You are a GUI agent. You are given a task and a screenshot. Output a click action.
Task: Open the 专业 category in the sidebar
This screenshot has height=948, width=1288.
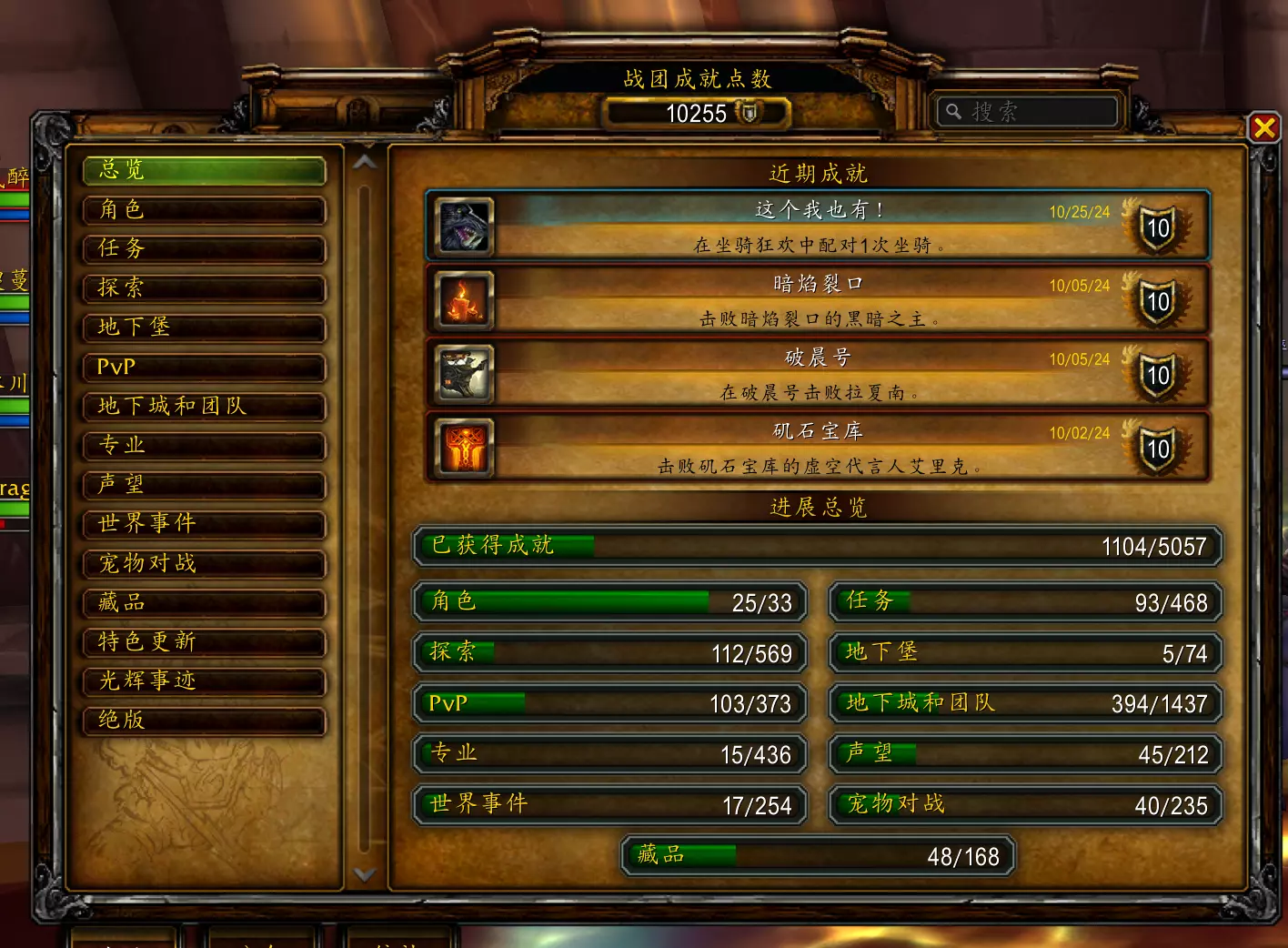click(x=204, y=445)
